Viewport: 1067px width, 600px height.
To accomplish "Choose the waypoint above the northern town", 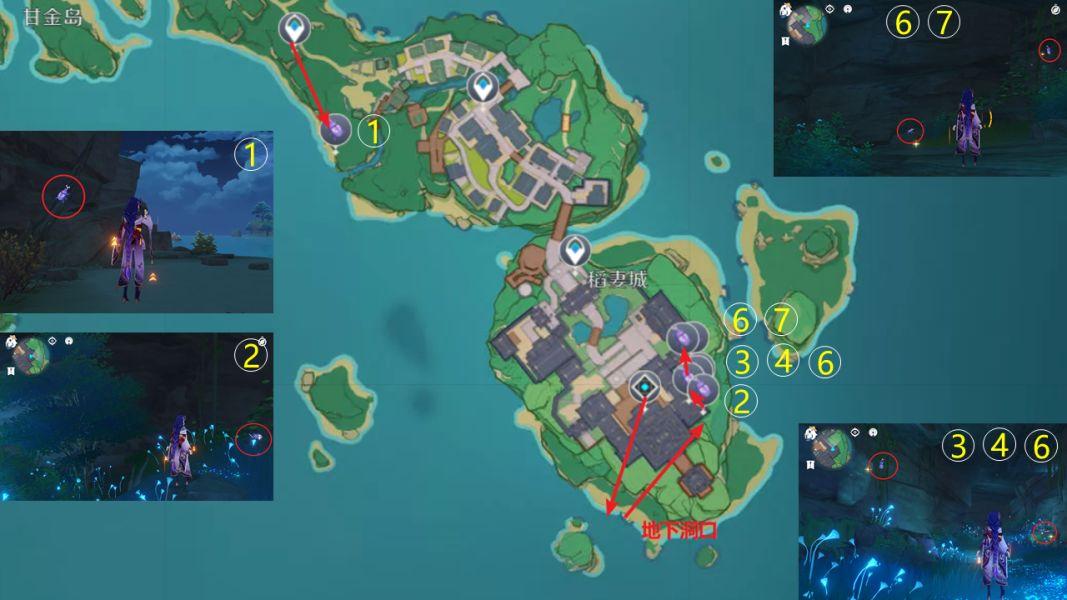I will [484, 87].
